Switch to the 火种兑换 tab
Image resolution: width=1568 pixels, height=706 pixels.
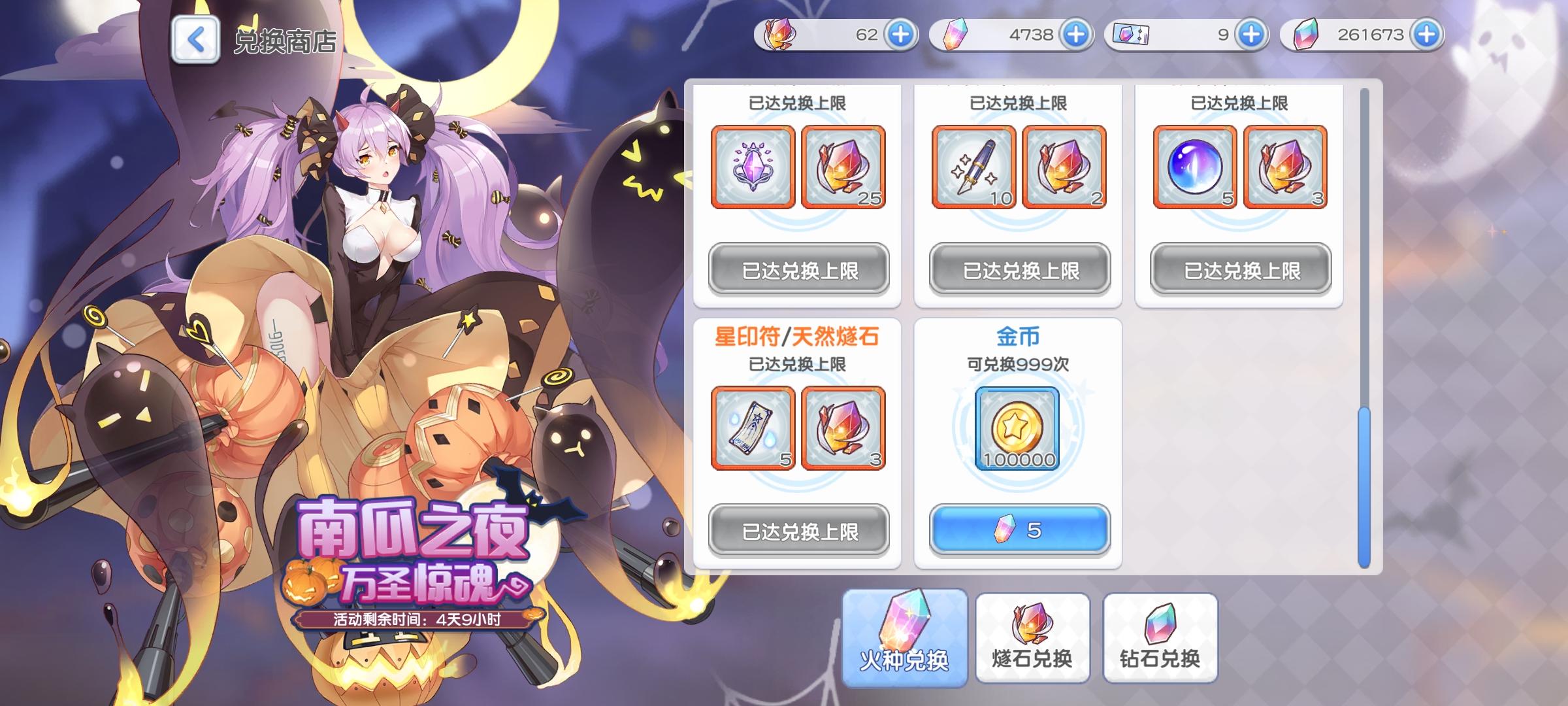[906, 637]
